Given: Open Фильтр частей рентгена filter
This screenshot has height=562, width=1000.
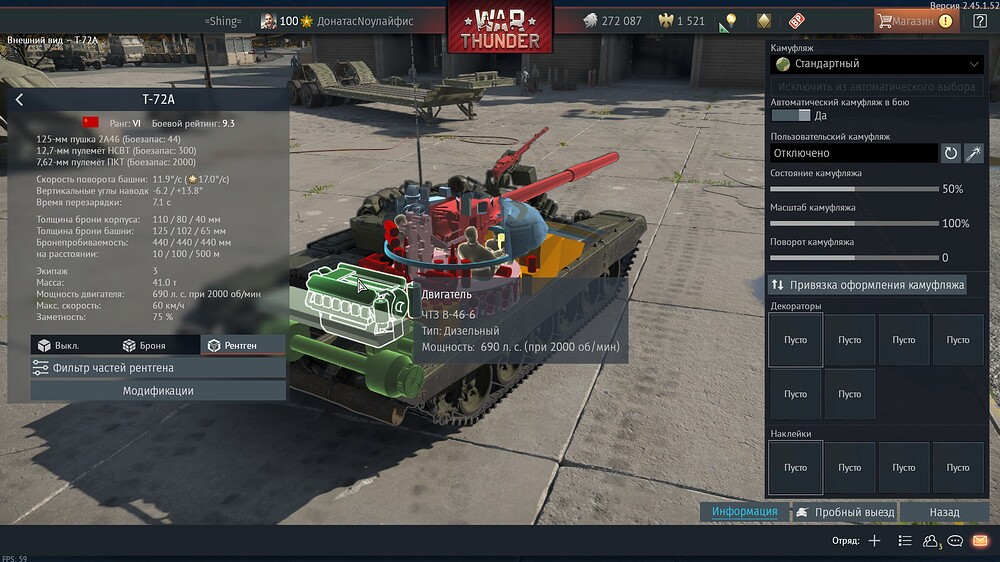Looking at the screenshot, I should click(x=158, y=368).
